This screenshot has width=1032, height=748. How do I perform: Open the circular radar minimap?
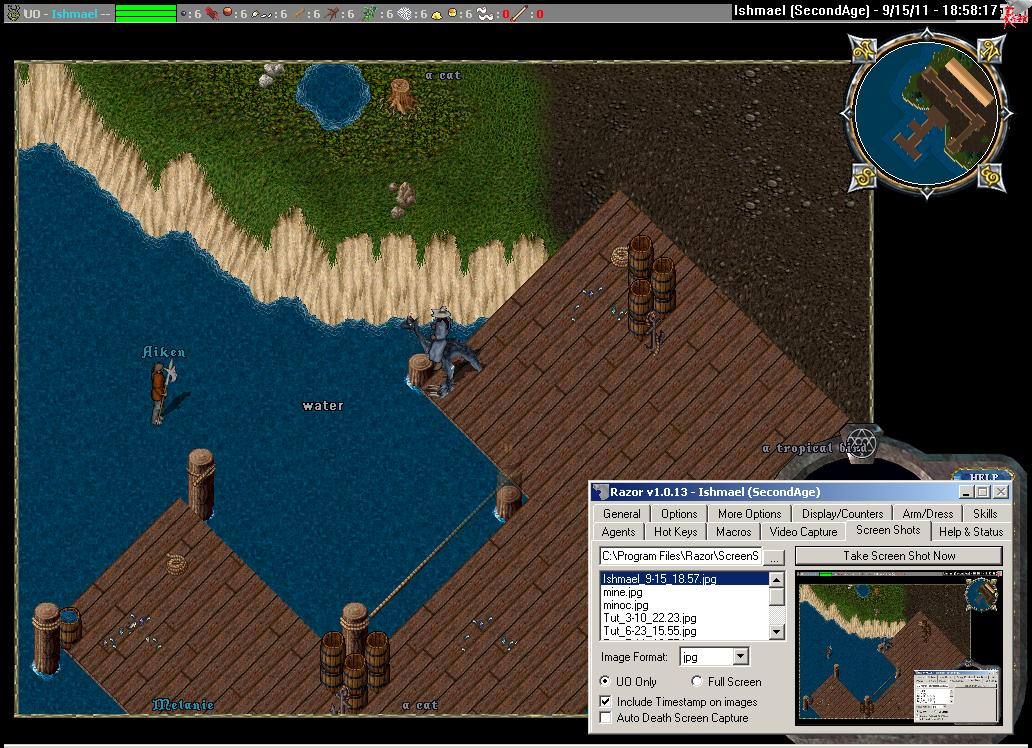[925, 110]
